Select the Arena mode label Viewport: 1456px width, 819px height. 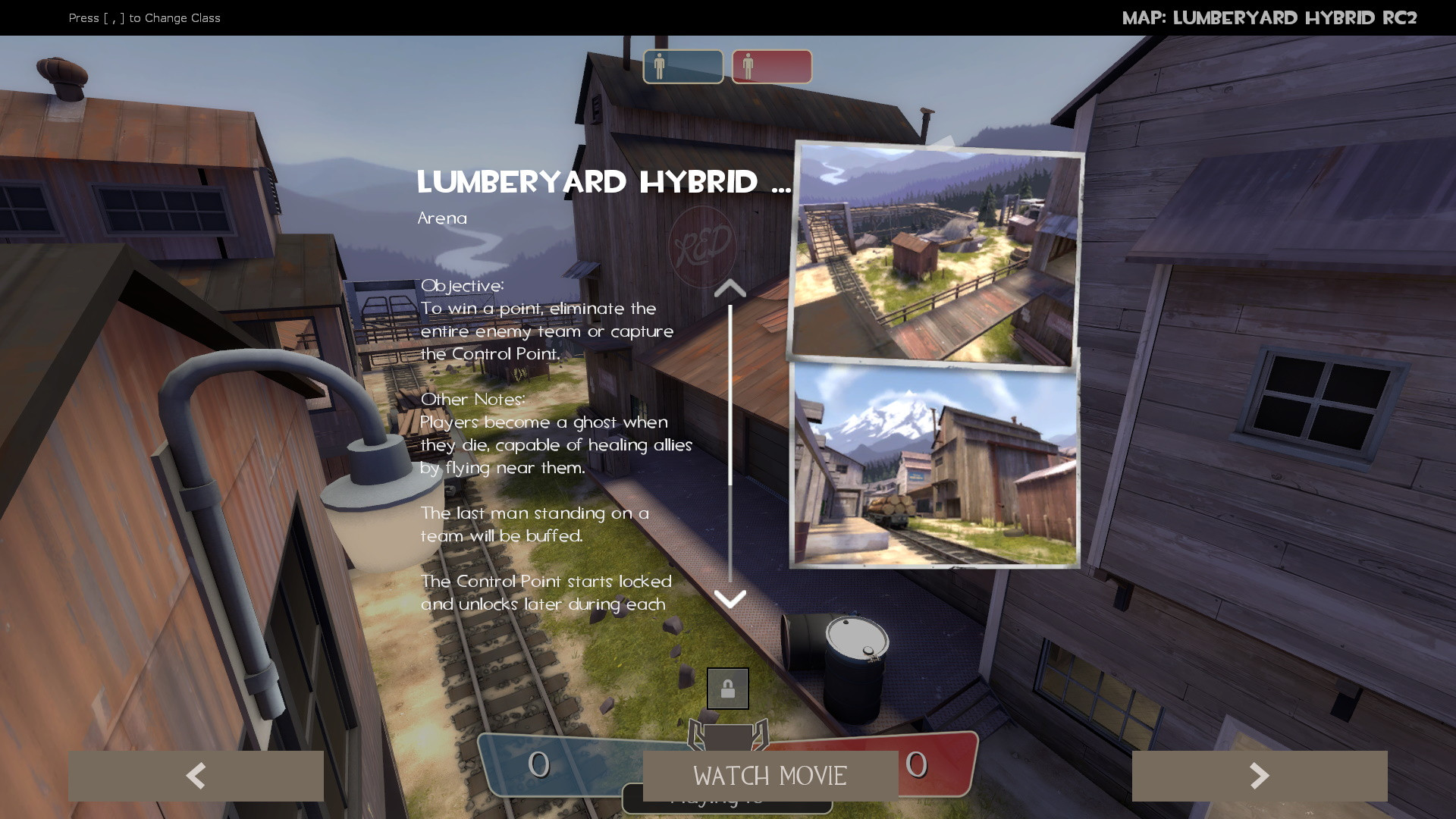(442, 218)
